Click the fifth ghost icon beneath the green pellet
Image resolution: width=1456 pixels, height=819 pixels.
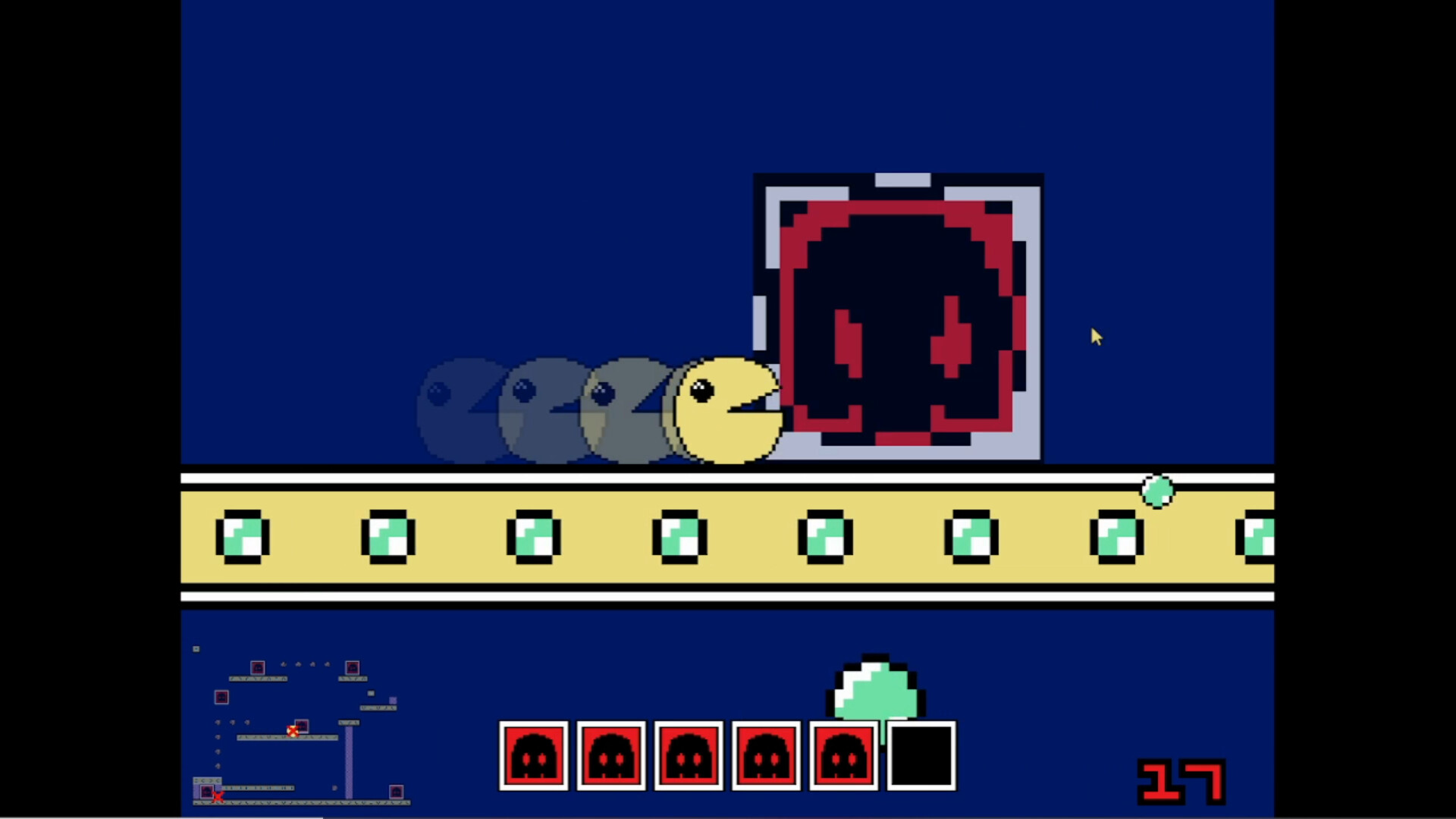click(x=843, y=756)
